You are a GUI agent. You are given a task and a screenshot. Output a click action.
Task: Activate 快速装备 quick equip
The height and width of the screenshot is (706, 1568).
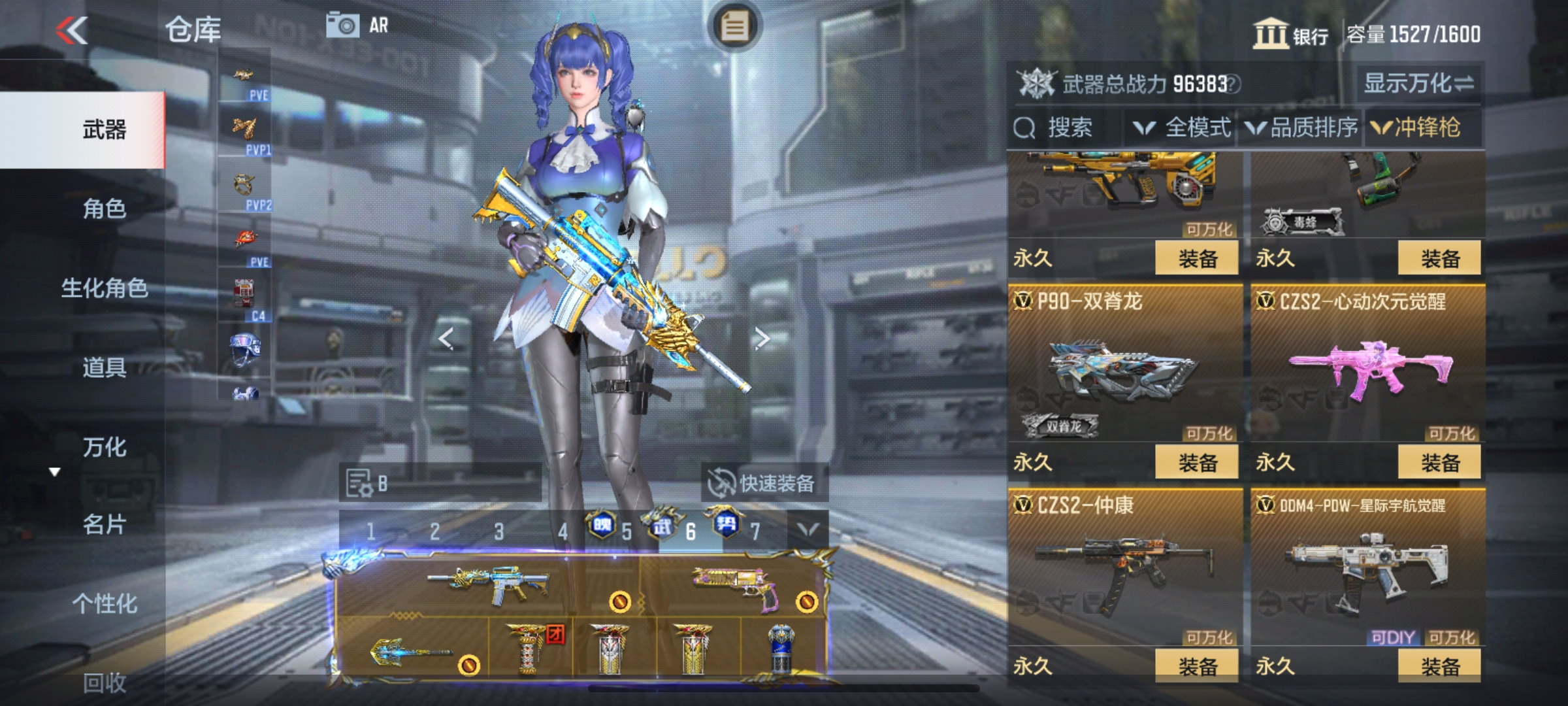click(x=763, y=483)
